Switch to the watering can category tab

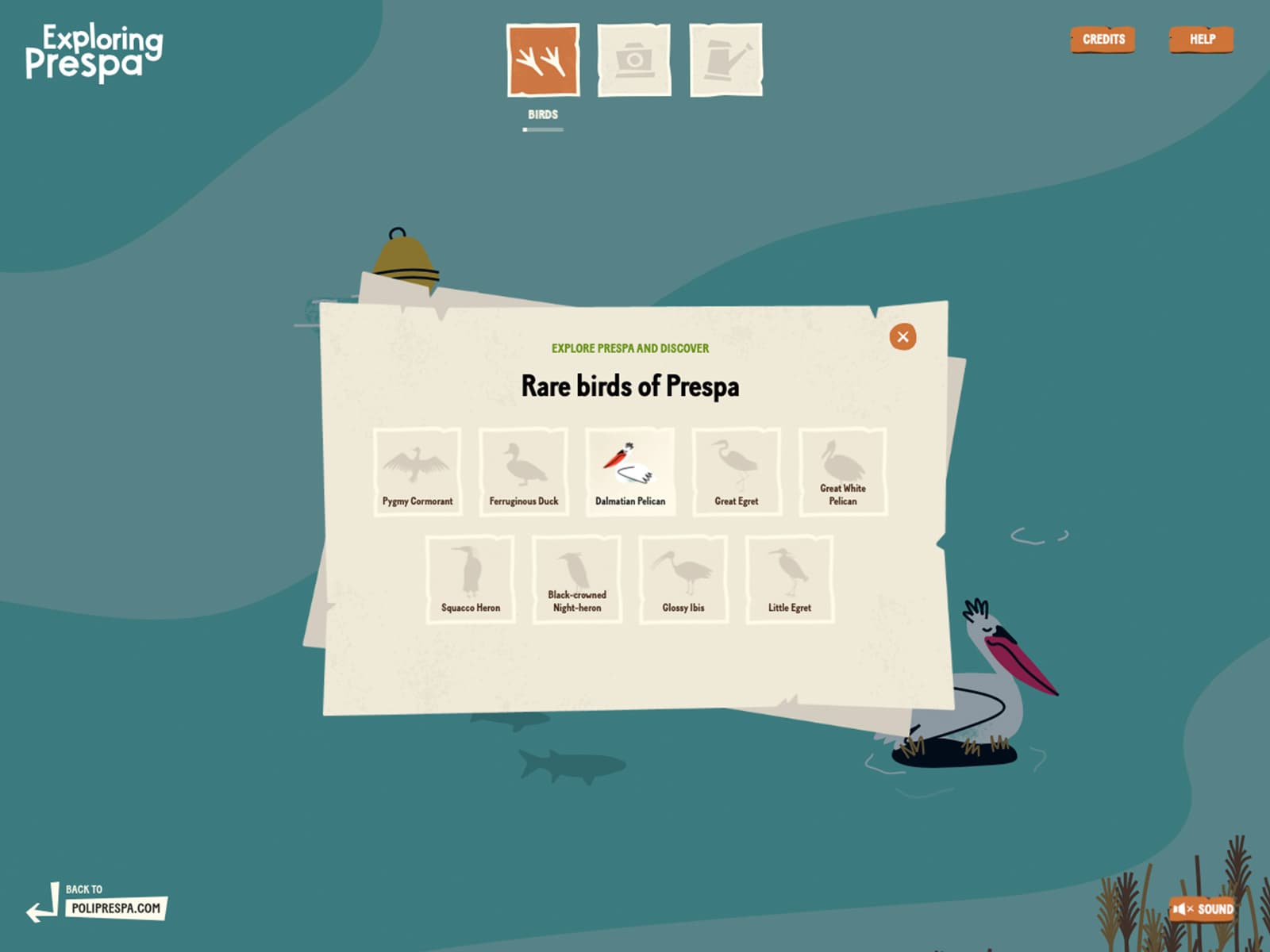[x=725, y=60]
